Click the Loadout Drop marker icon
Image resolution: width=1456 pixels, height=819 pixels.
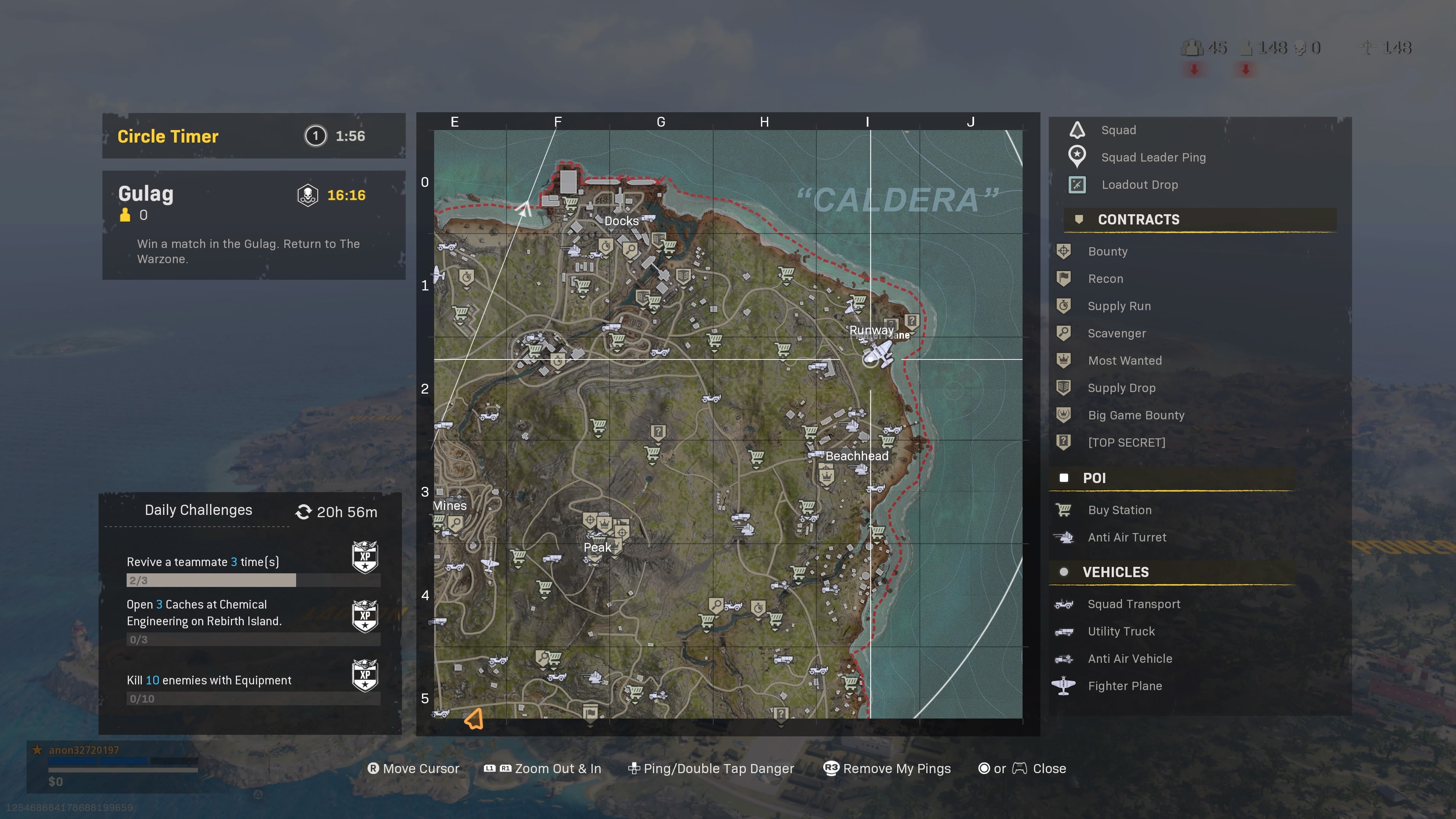pos(1077,184)
